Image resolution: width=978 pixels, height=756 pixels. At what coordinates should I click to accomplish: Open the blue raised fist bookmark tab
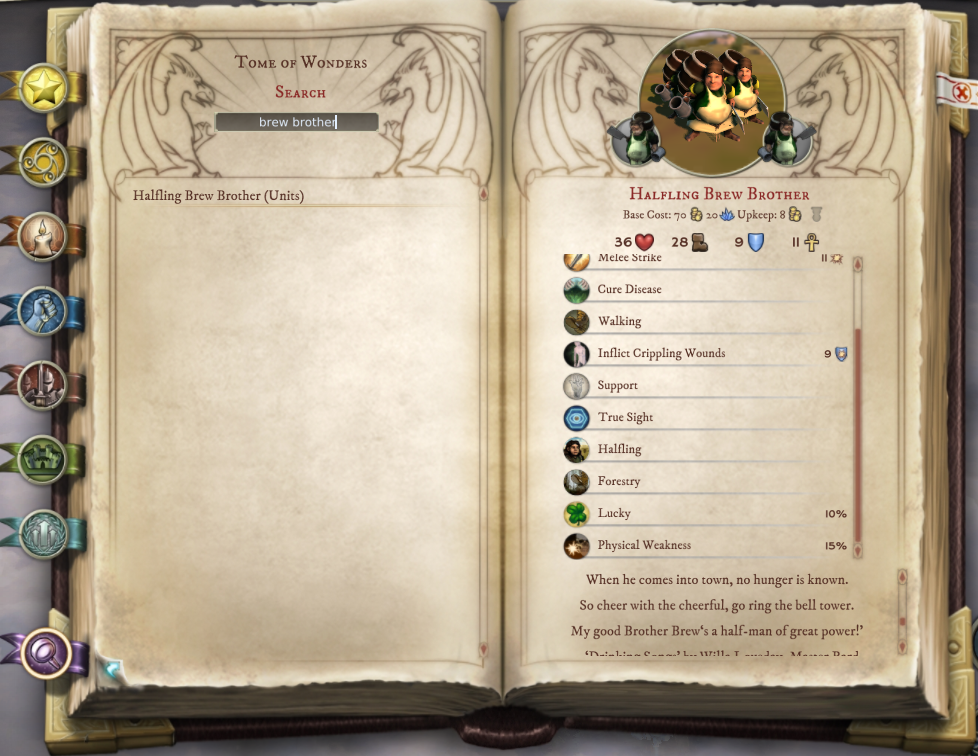pyautogui.click(x=43, y=311)
